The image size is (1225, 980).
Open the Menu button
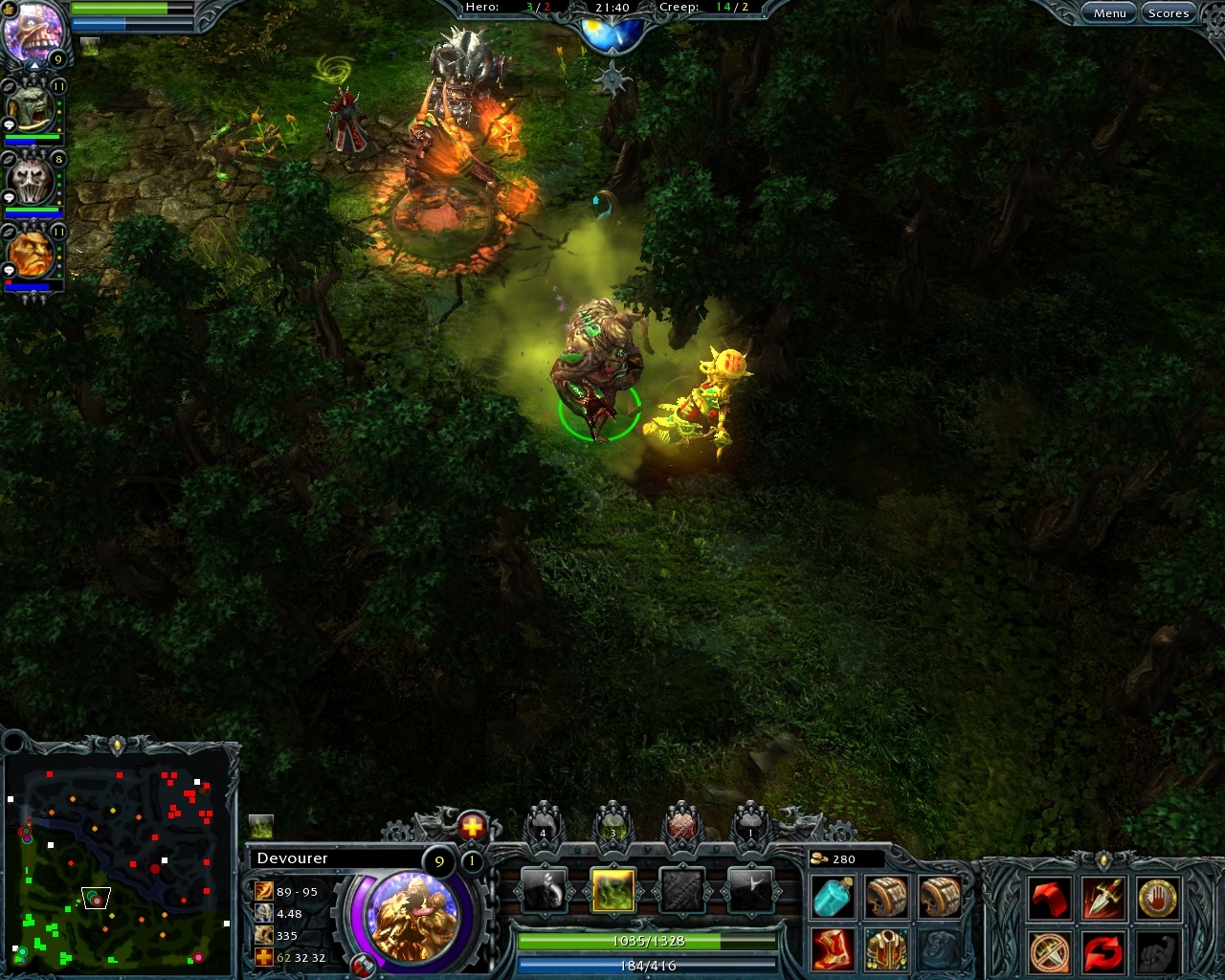(1110, 12)
